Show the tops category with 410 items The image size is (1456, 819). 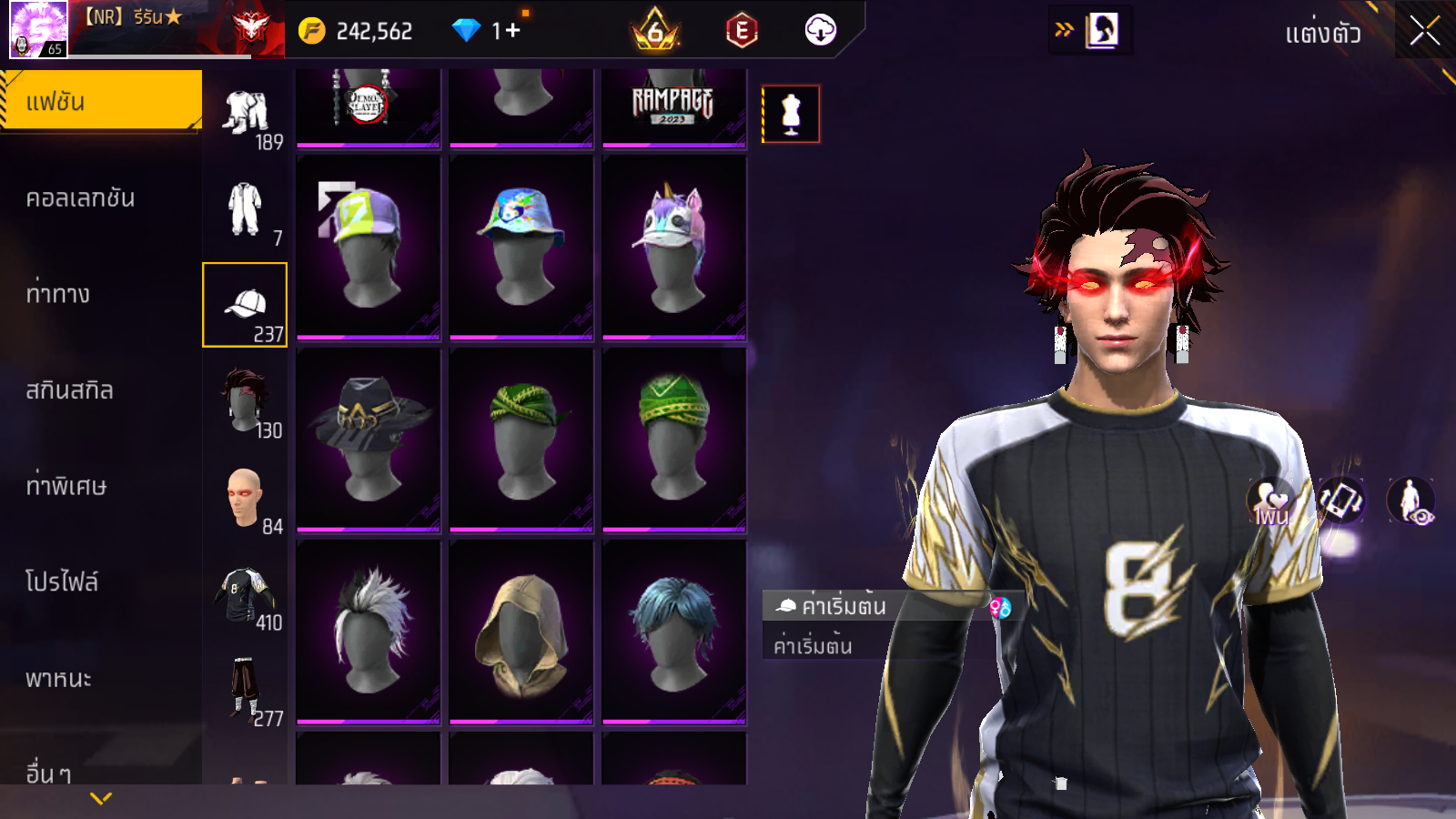(246, 596)
